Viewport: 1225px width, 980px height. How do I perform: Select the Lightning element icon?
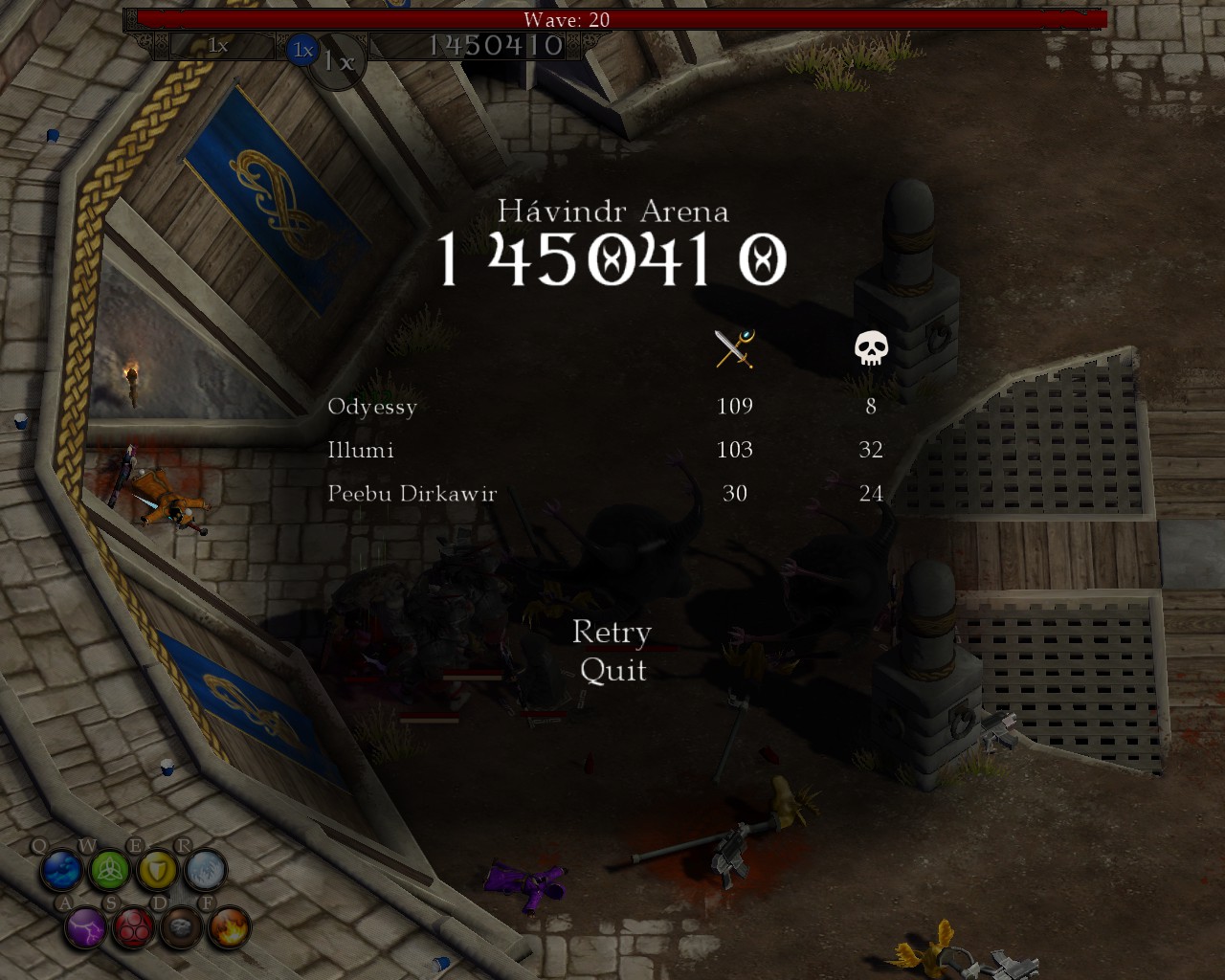pos(85,926)
